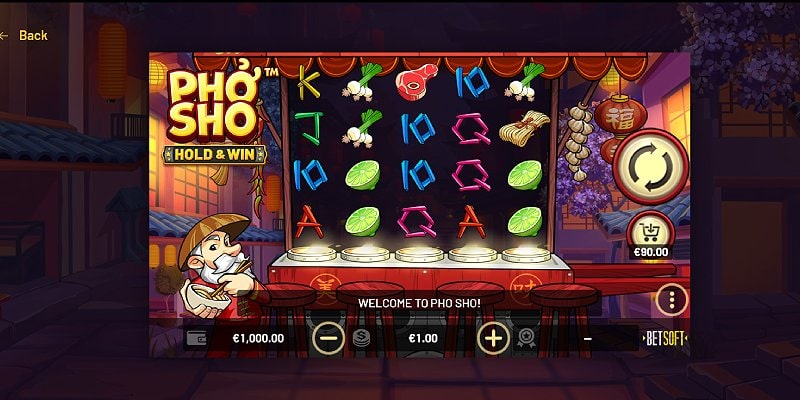Decrease the bet with the minus button
The image size is (800, 400).
click(x=328, y=337)
